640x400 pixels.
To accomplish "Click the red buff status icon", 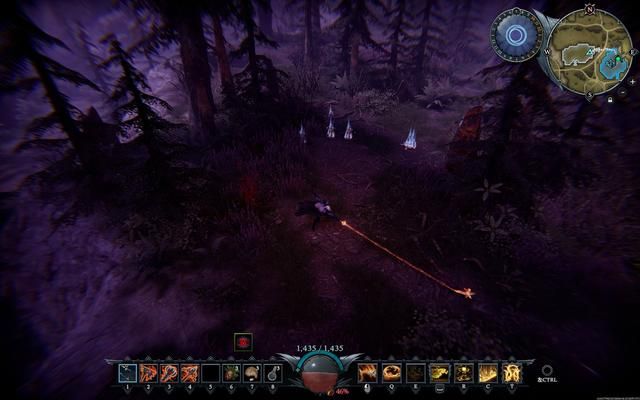I will click(243, 342).
